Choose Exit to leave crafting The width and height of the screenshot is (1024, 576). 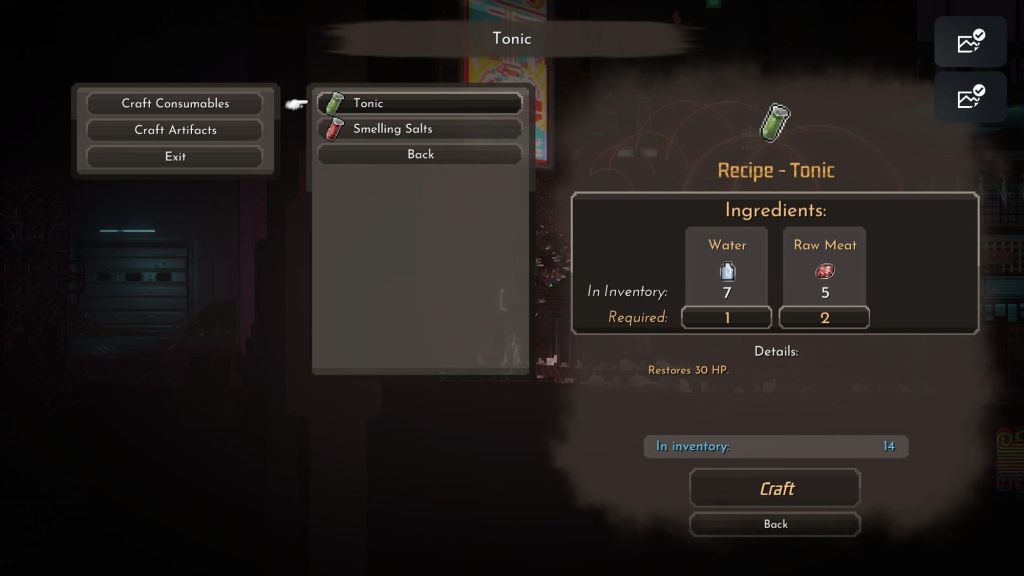[x=175, y=156]
